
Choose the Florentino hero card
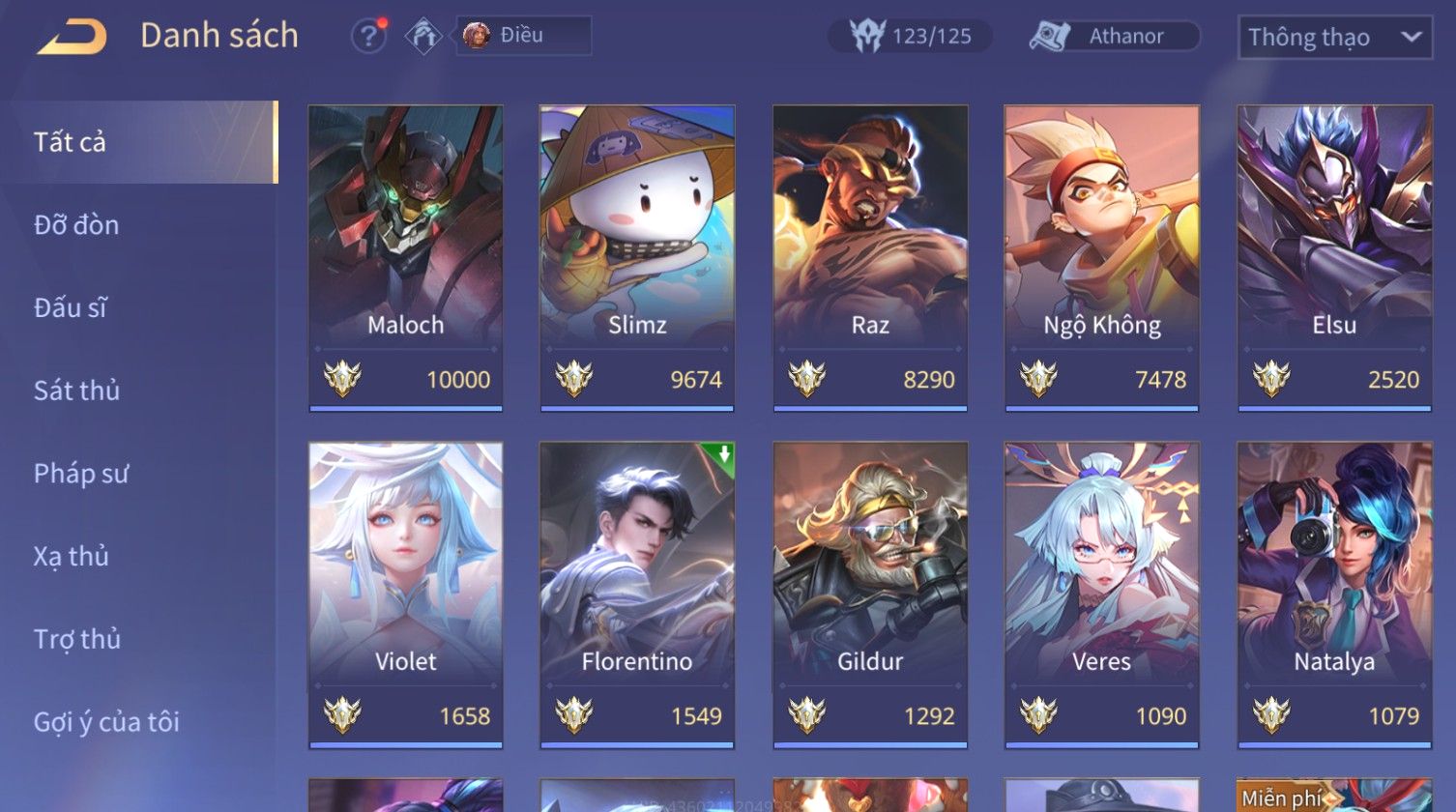[637, 594]
